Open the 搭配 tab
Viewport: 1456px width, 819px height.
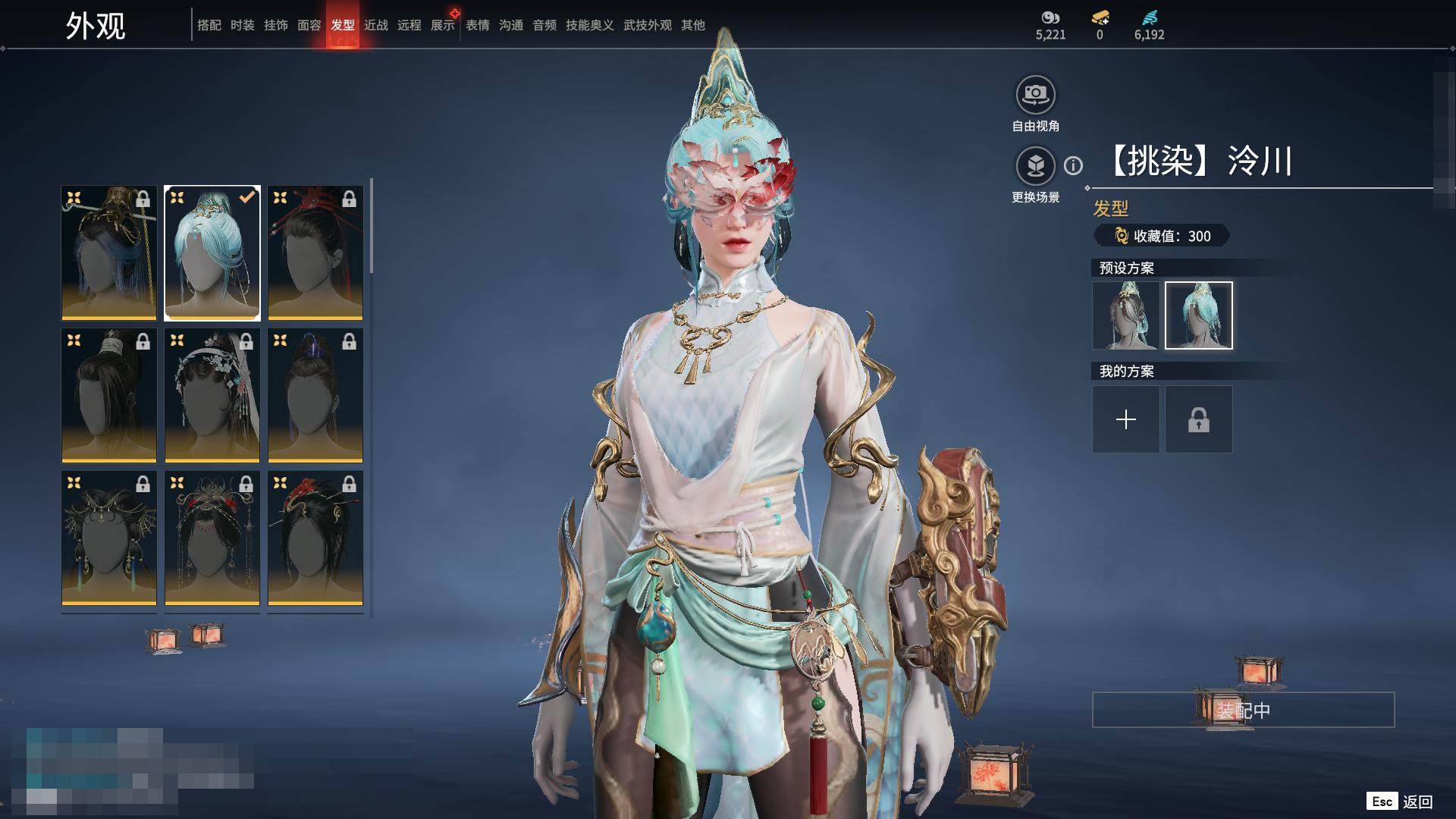[x=209, y=25]
